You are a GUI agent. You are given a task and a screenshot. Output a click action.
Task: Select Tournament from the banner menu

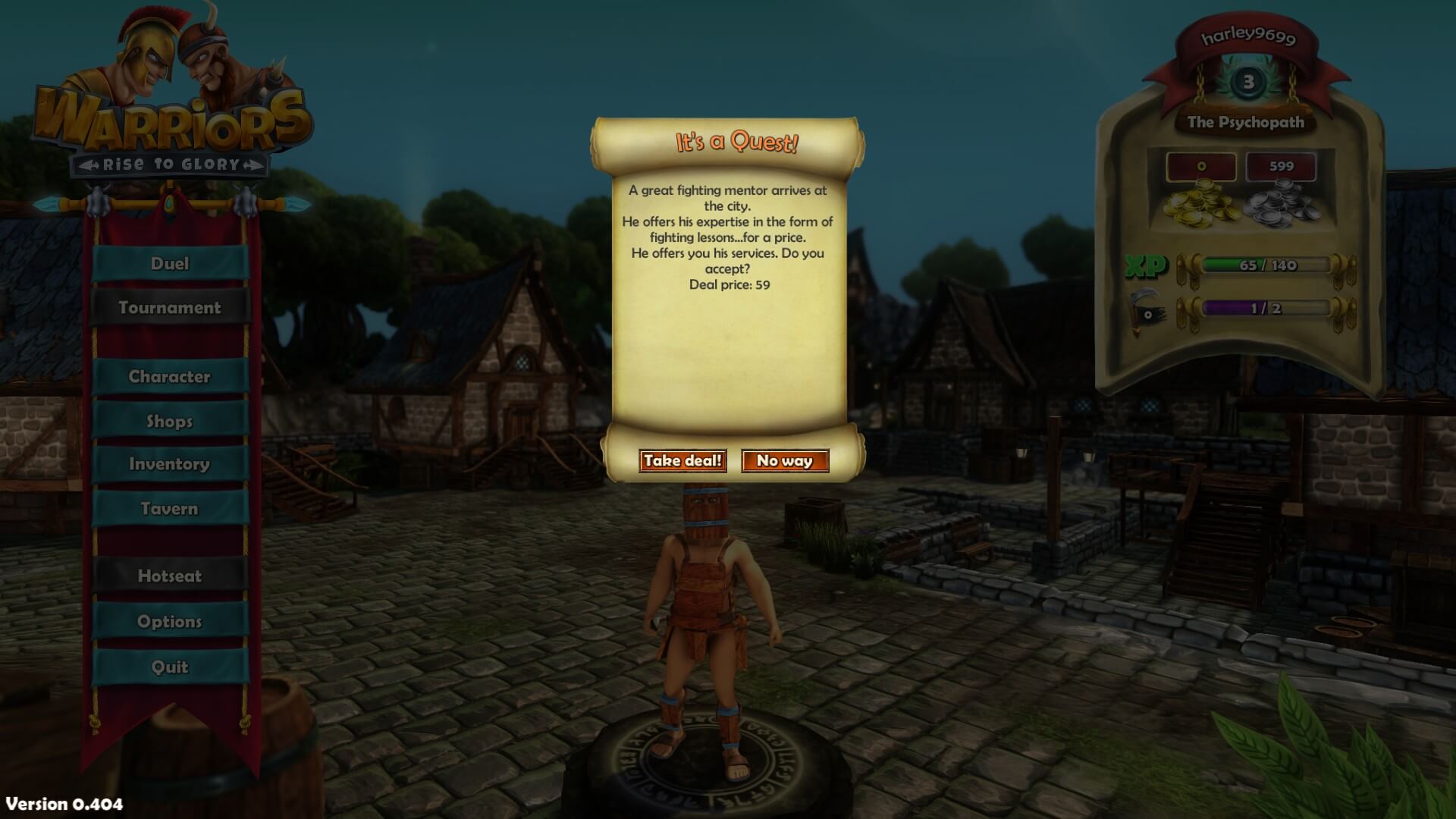tap(170, 308)
